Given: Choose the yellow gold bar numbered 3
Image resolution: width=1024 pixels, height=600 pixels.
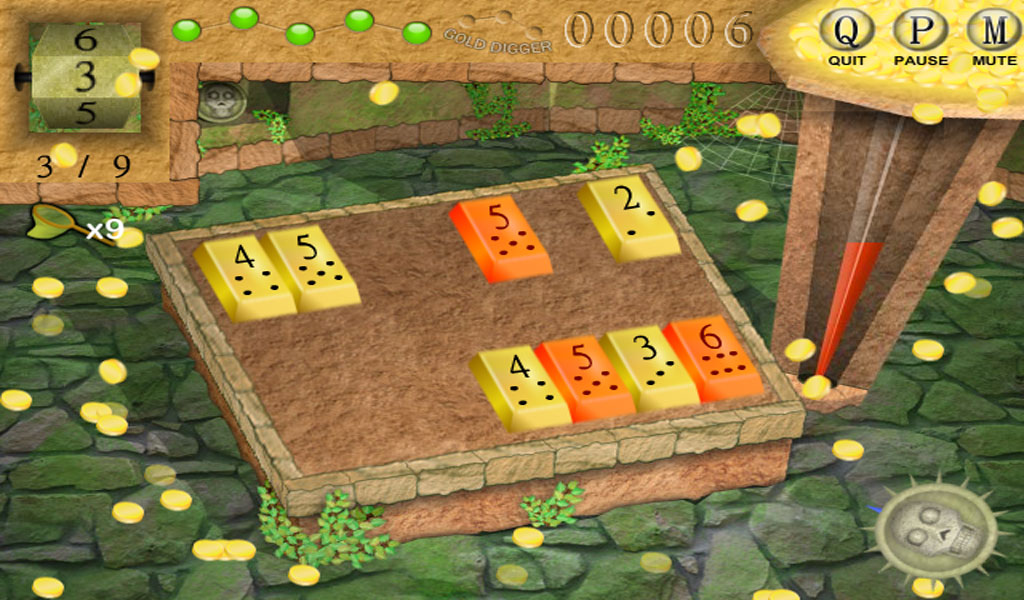Looking at the screenshot, I should (x=650, y=366).
